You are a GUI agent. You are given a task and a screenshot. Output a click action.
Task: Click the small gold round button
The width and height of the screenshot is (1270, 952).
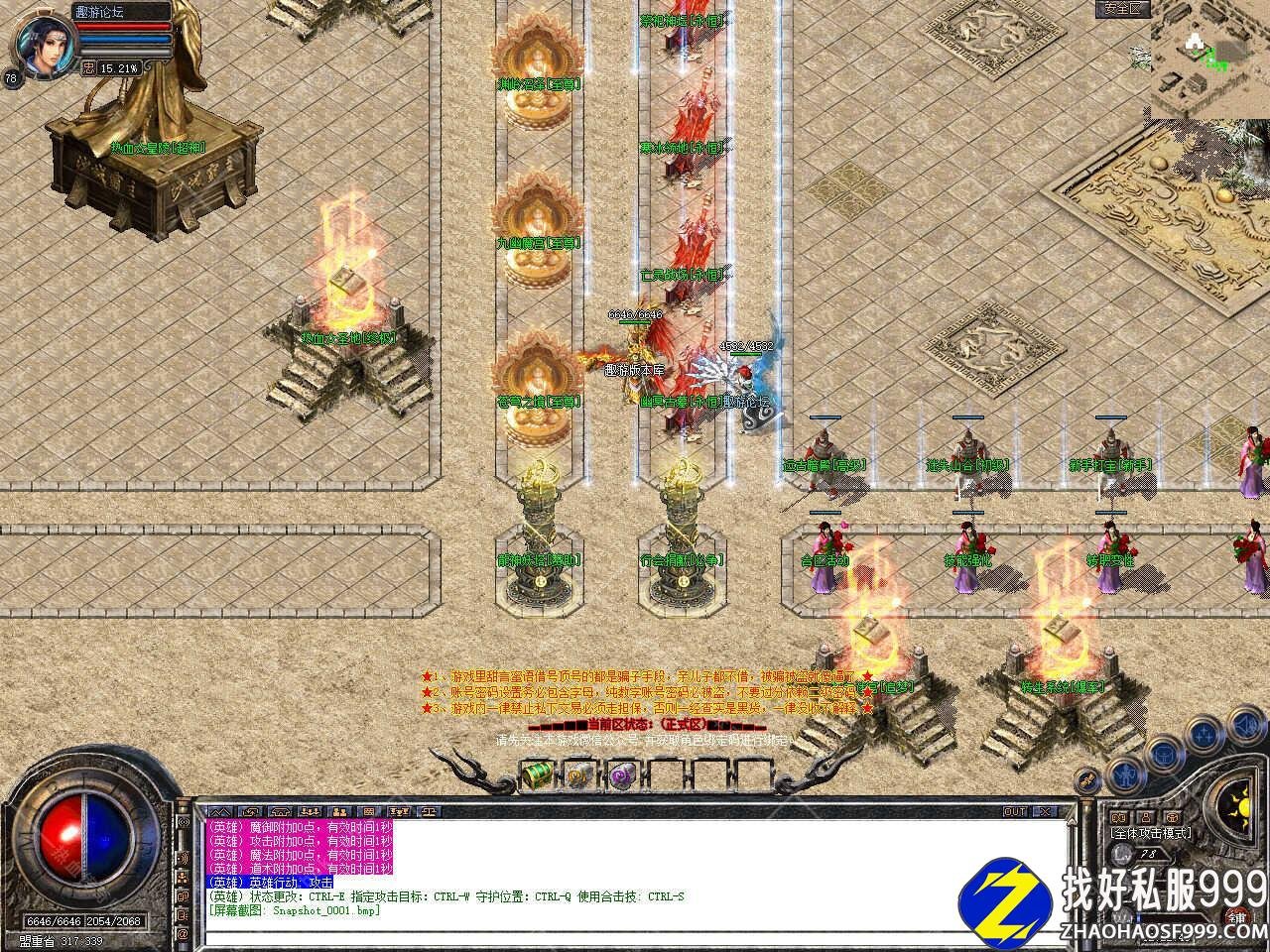point(1089,778)
